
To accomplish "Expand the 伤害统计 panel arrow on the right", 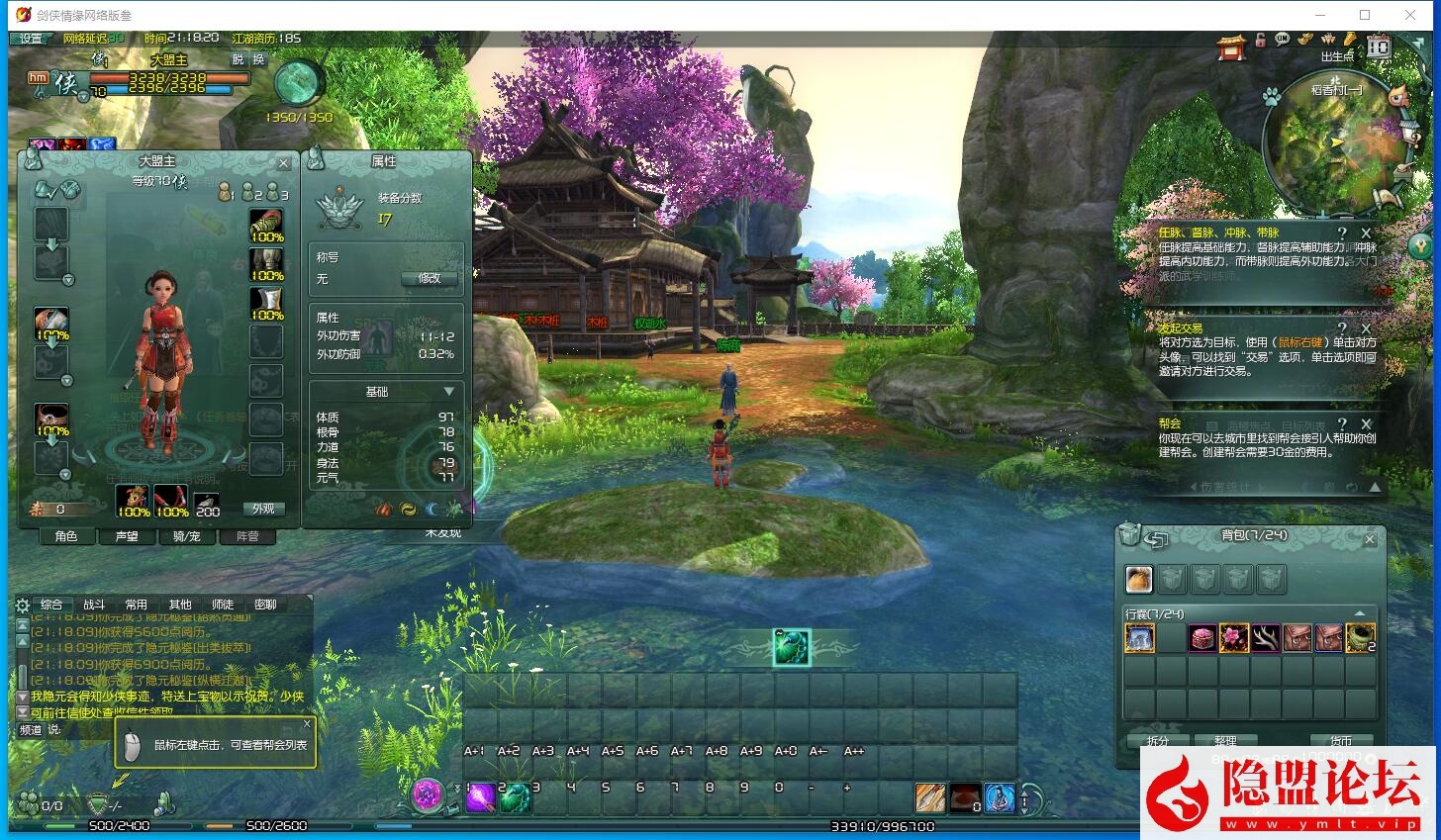I will pyautogui.click(x=1375, y=488).
